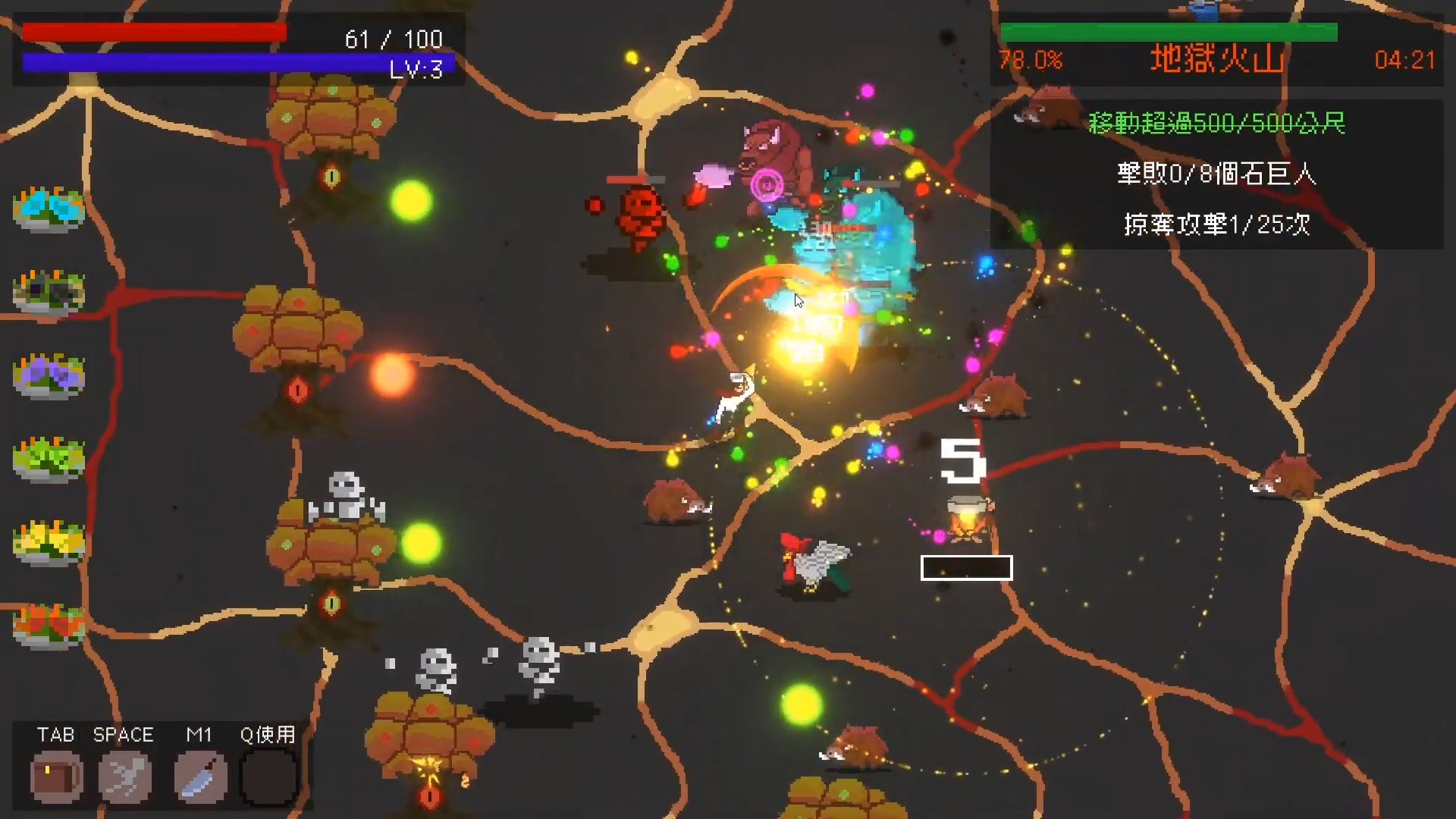1456x819 pixels.
Task: Choose the red-orange crystal nest icon
Action: [x=49, y=625]
